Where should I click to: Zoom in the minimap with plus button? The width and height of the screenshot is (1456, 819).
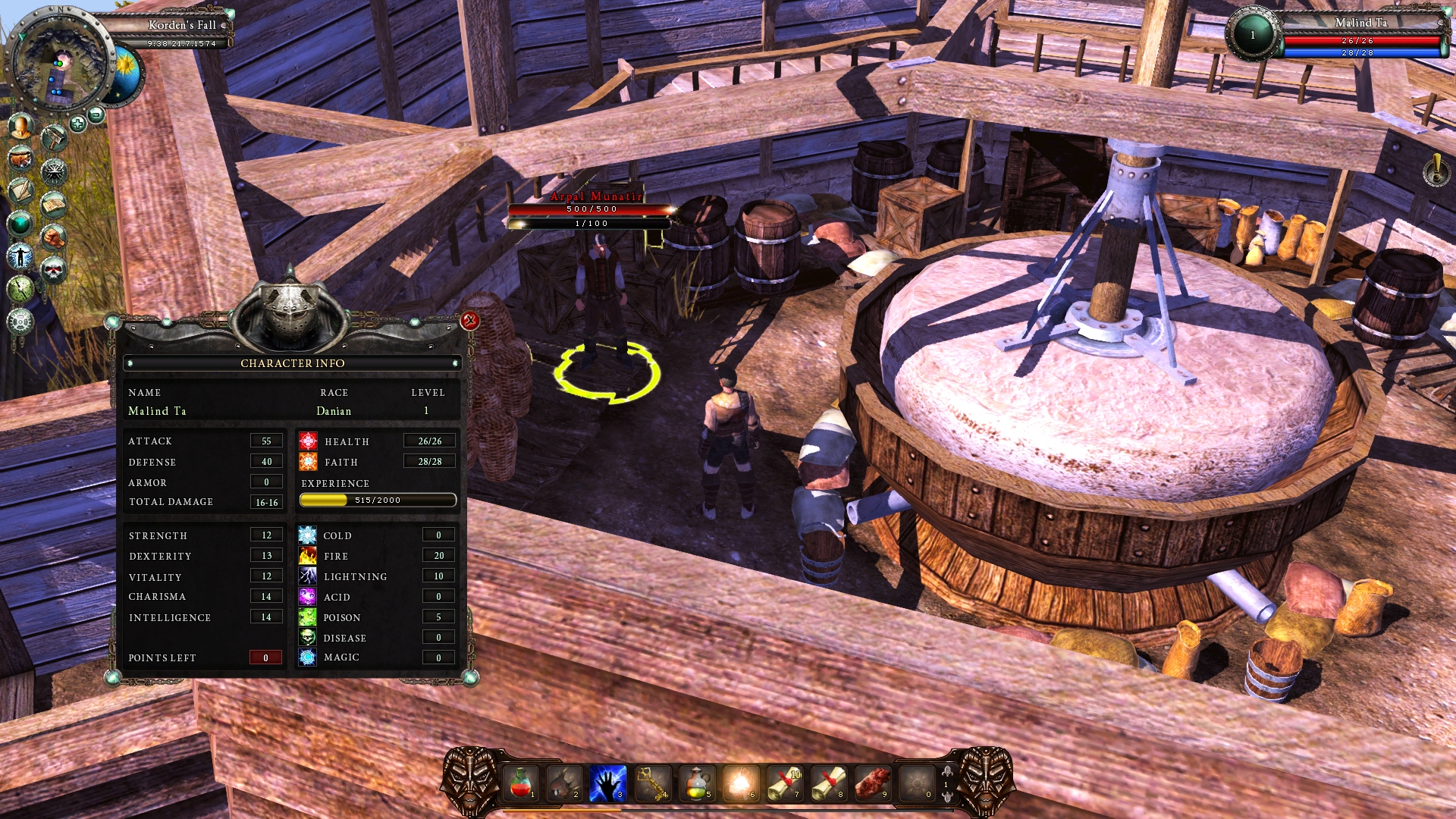[77, 124]
